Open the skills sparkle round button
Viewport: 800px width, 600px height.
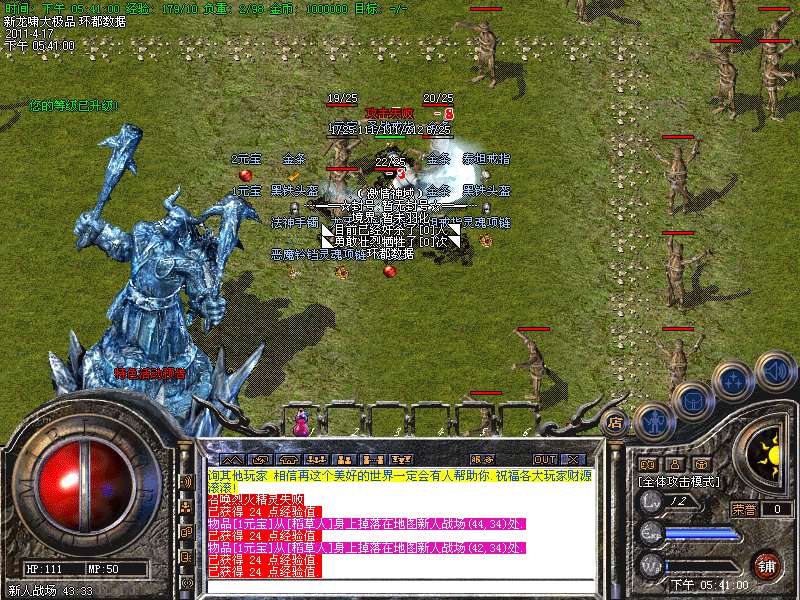click(x=733, y=380)
